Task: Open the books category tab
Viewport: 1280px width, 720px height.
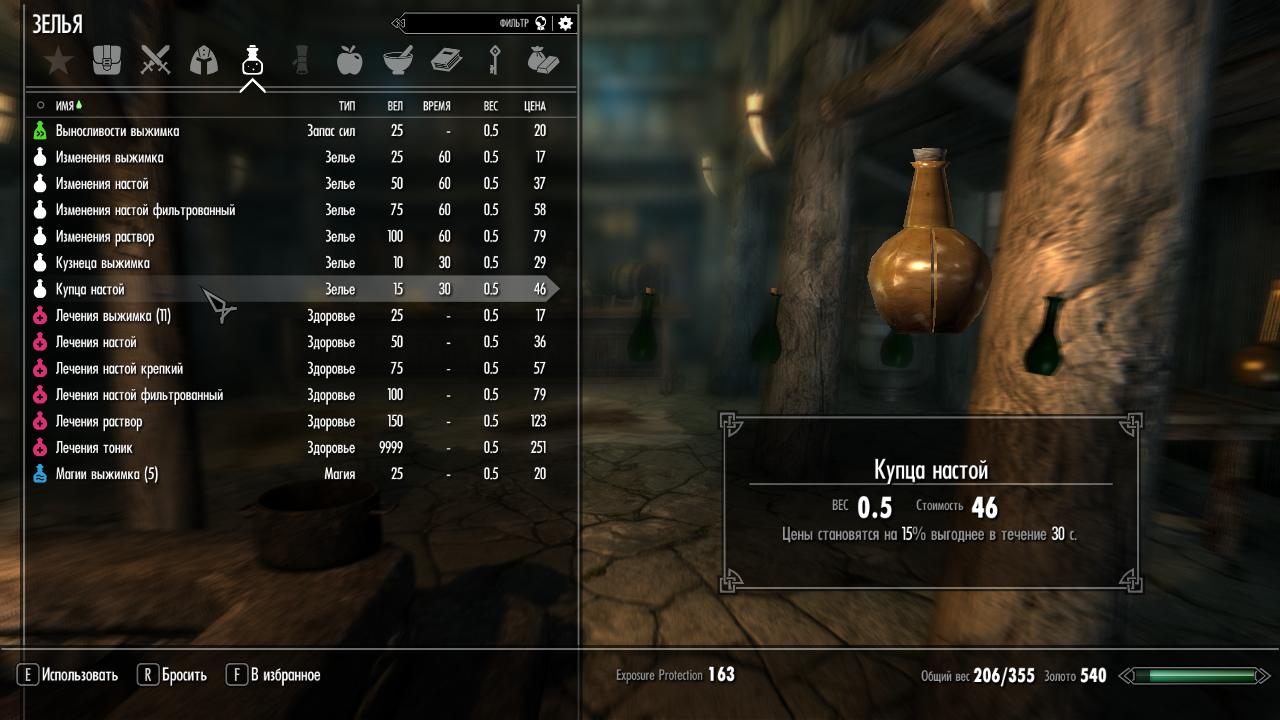Action: (x=446, y=61)
